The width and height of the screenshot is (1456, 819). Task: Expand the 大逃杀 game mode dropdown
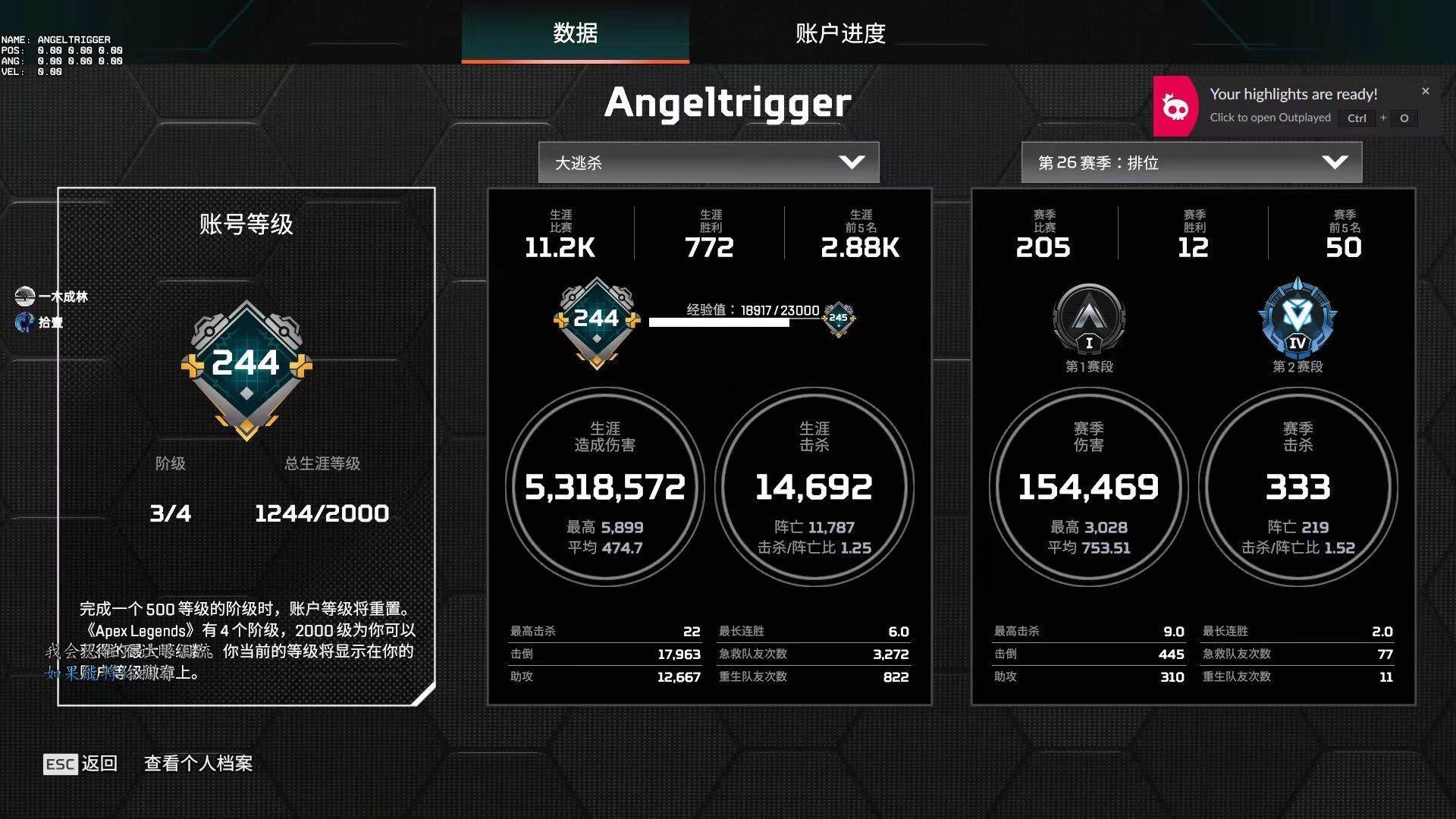708,162
